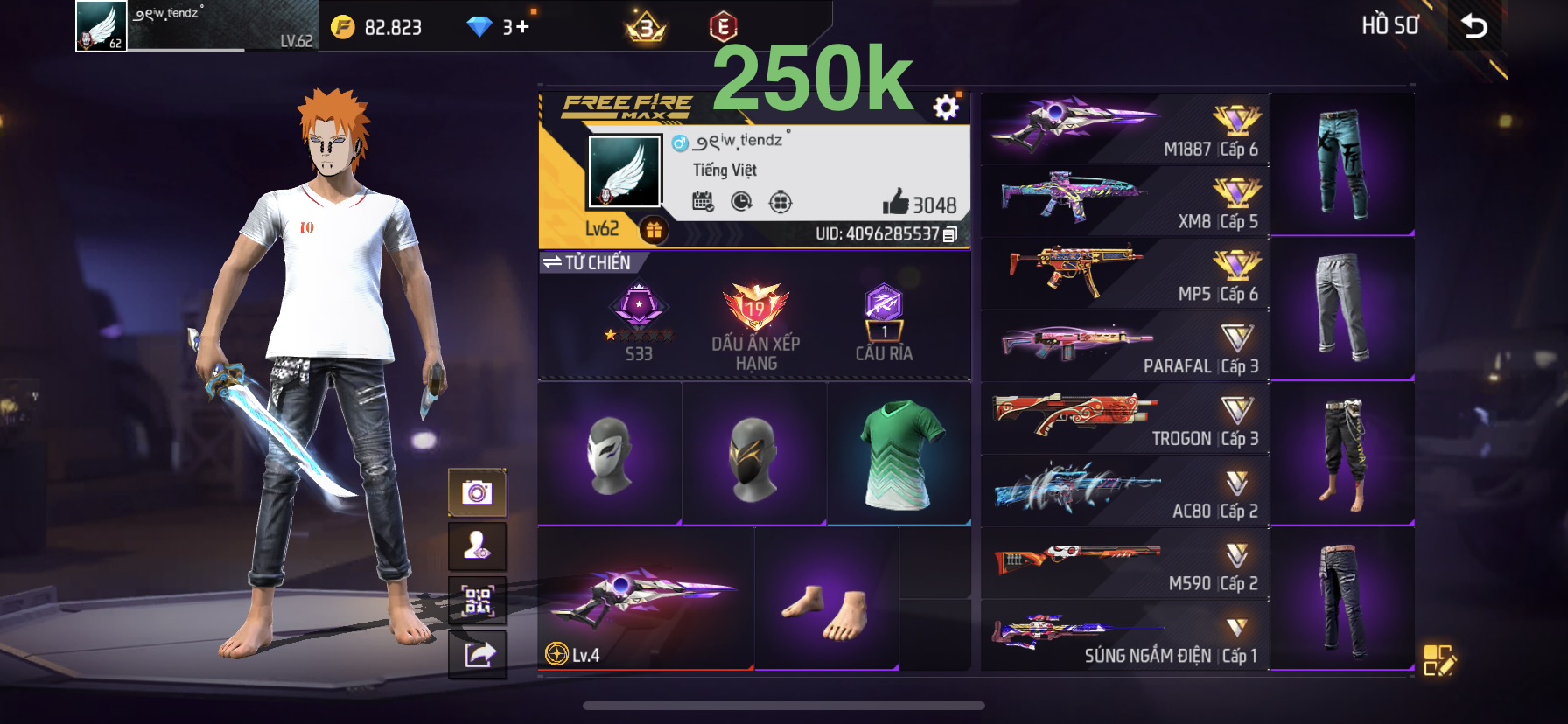Add diamonds with the plus button
This screenshot has height=724, width=1568.
pos(522,27)
